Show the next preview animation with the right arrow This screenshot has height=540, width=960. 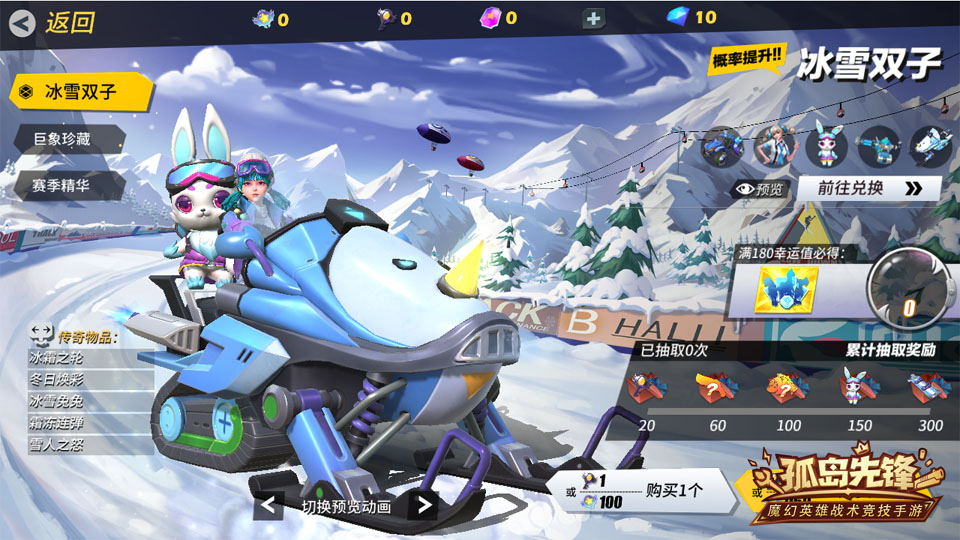point(423,506)
